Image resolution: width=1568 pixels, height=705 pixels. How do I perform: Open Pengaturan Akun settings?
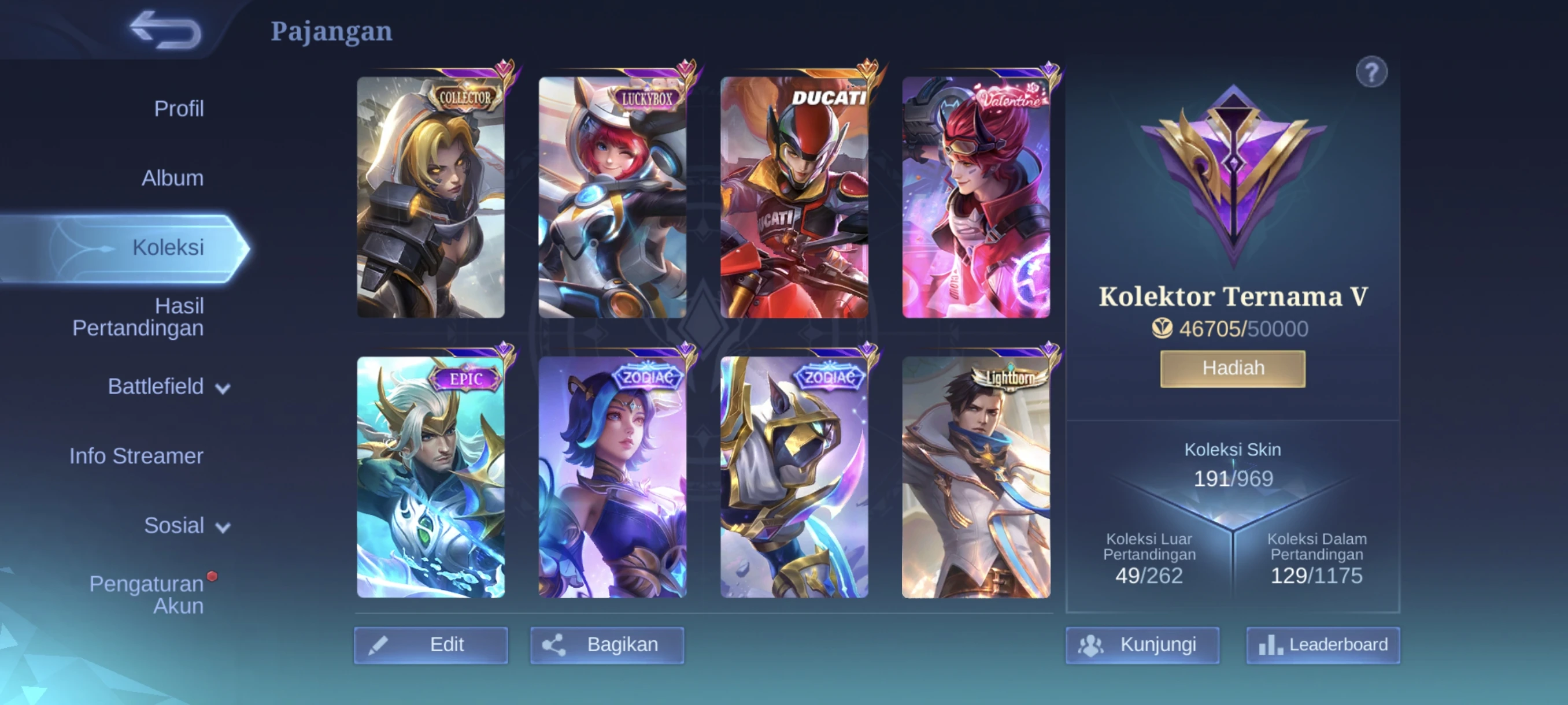147,594
